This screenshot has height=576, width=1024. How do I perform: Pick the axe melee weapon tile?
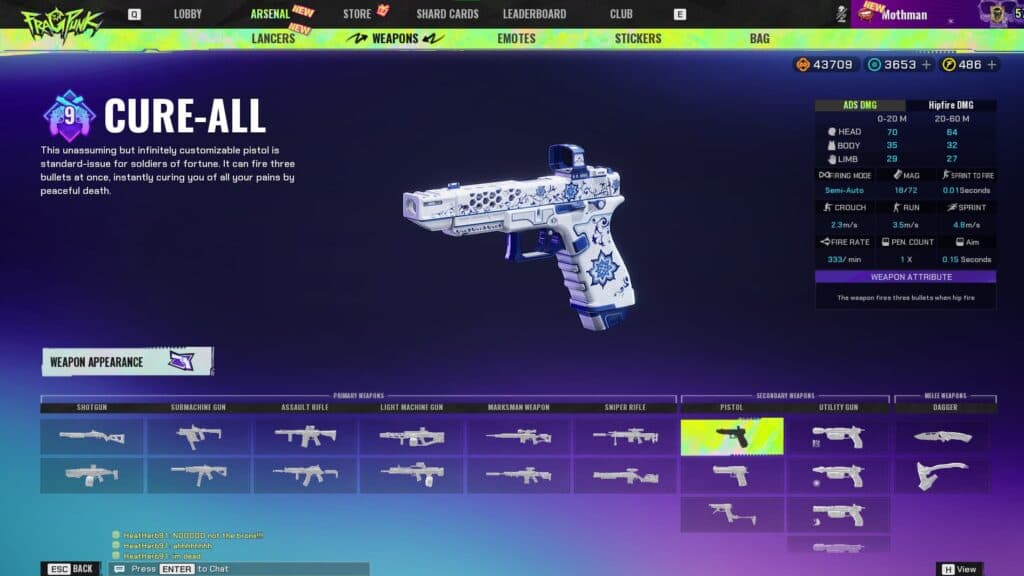click(x=942, y=475)
